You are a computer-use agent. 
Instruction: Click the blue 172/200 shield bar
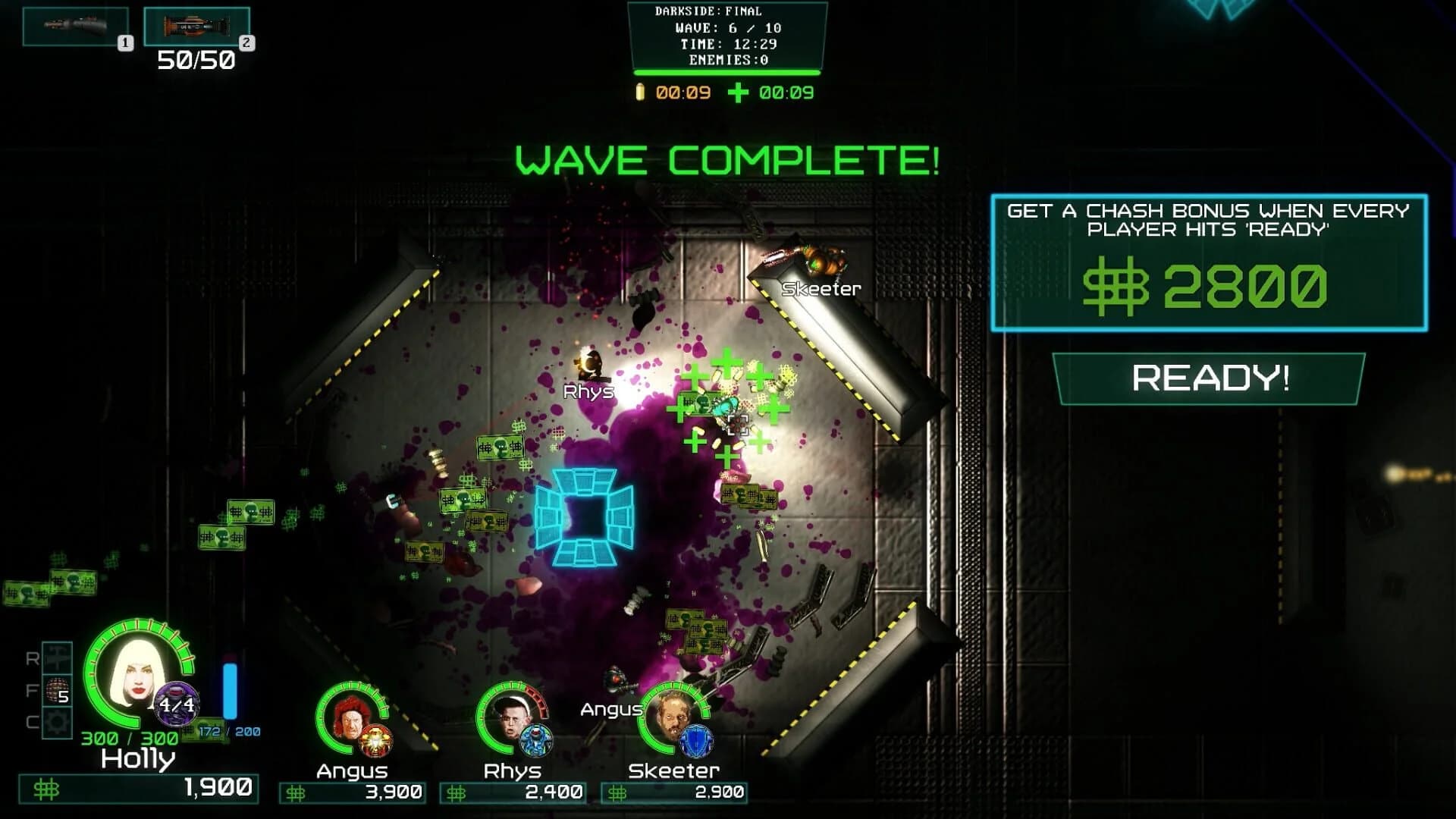point(229,690)
